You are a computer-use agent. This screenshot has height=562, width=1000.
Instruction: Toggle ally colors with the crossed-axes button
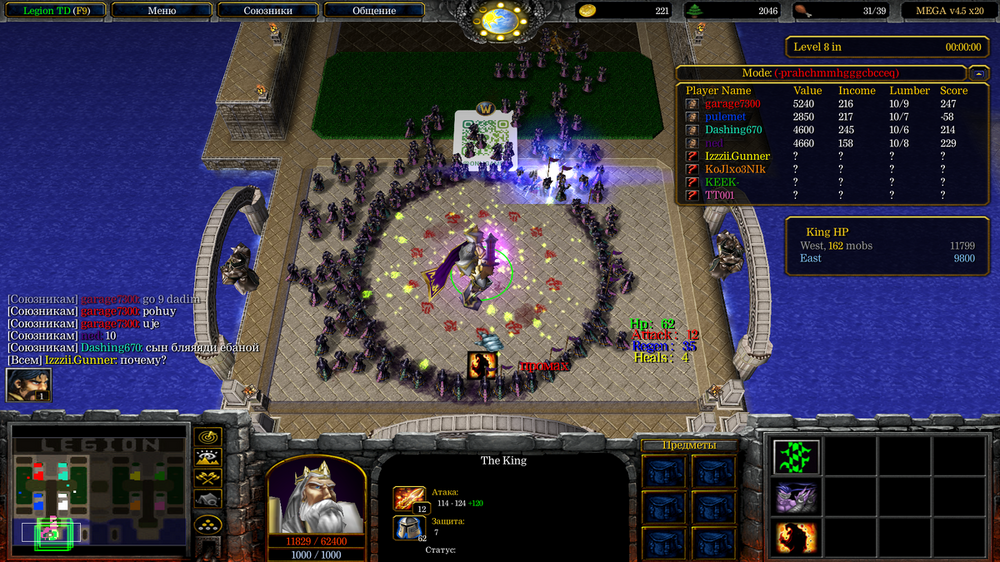point(209,479)
